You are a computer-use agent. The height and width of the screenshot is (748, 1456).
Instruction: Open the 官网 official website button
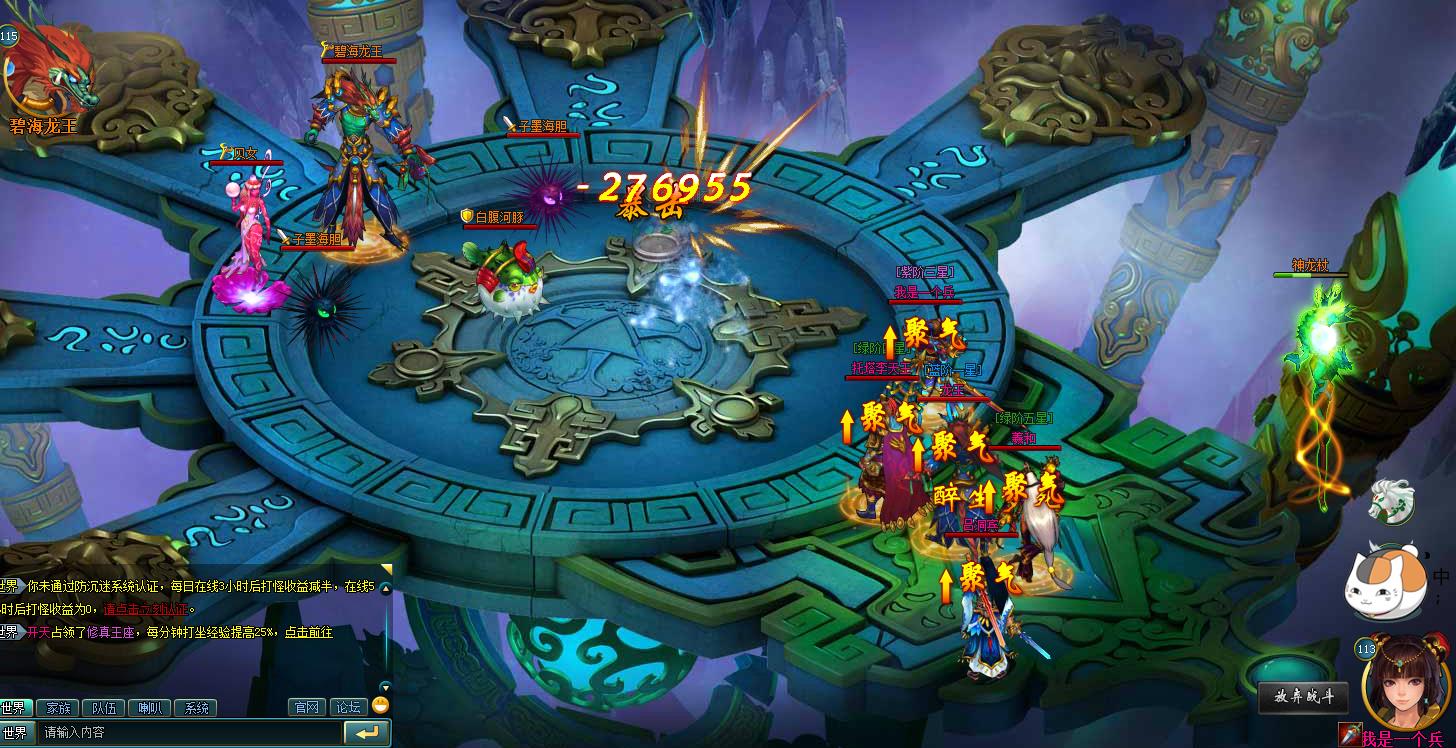306,707
